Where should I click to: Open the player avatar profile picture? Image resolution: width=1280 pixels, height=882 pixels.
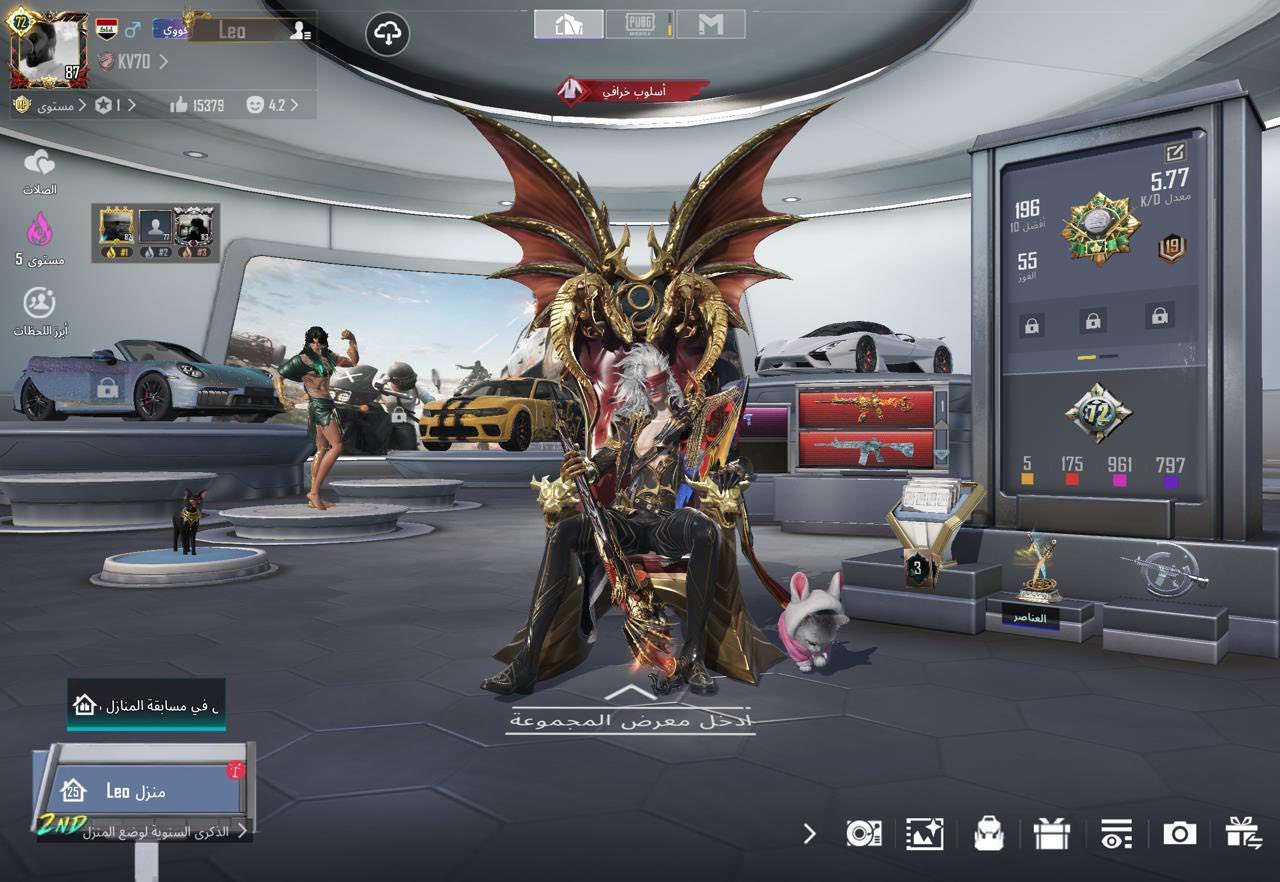tap(50, 50)
